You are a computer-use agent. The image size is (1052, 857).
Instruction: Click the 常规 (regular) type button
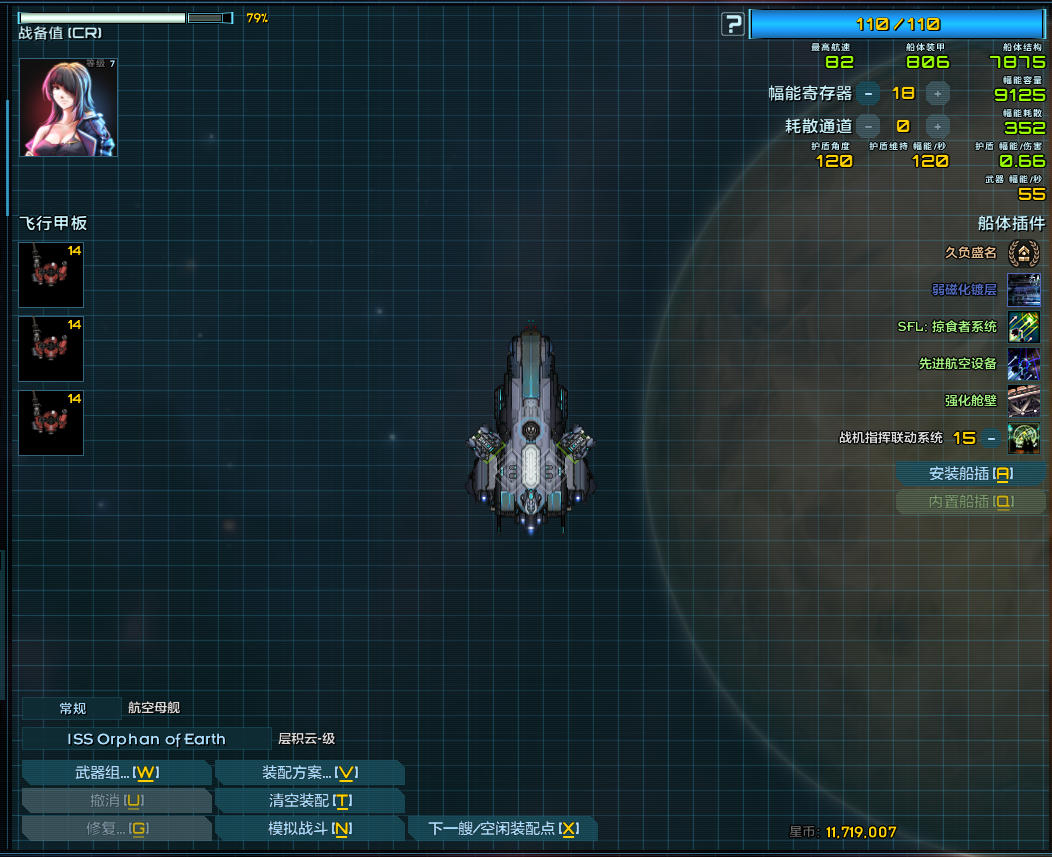72,709
